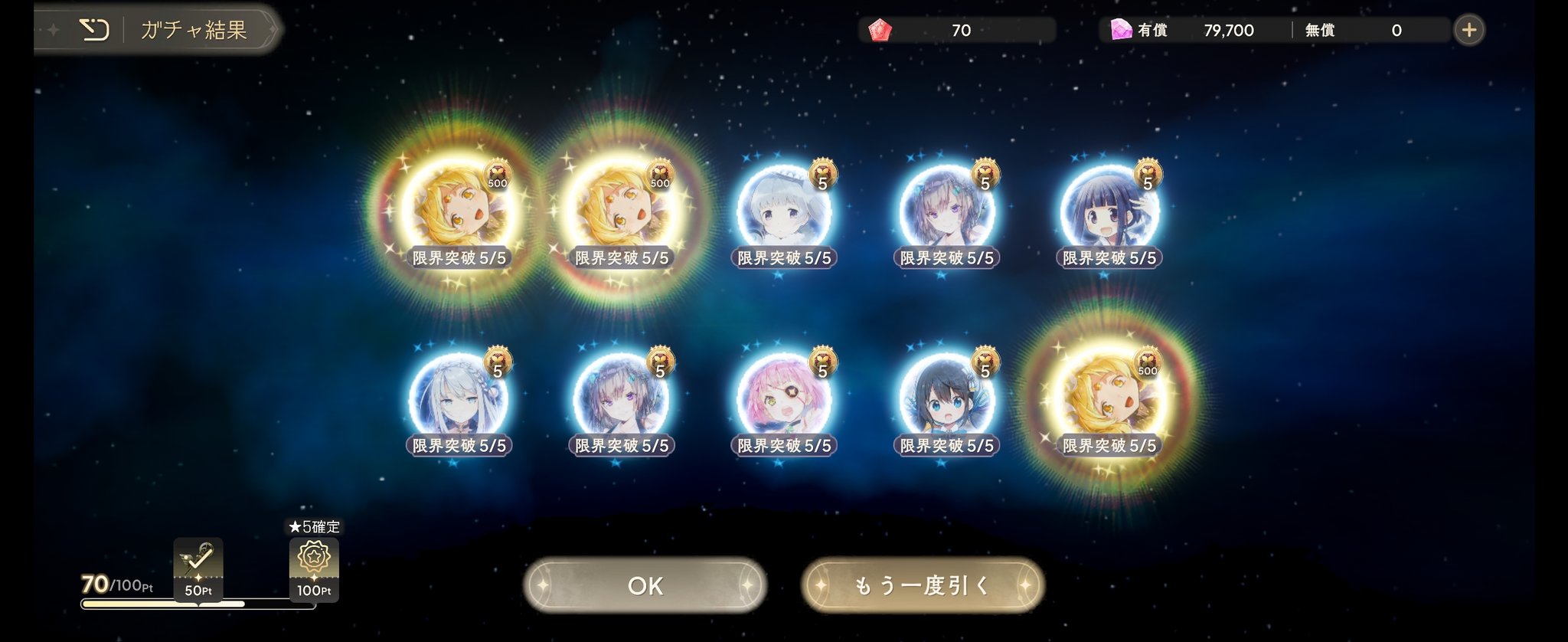
Task: Pull again with もう一度引く button
Action: pos(923,585)
